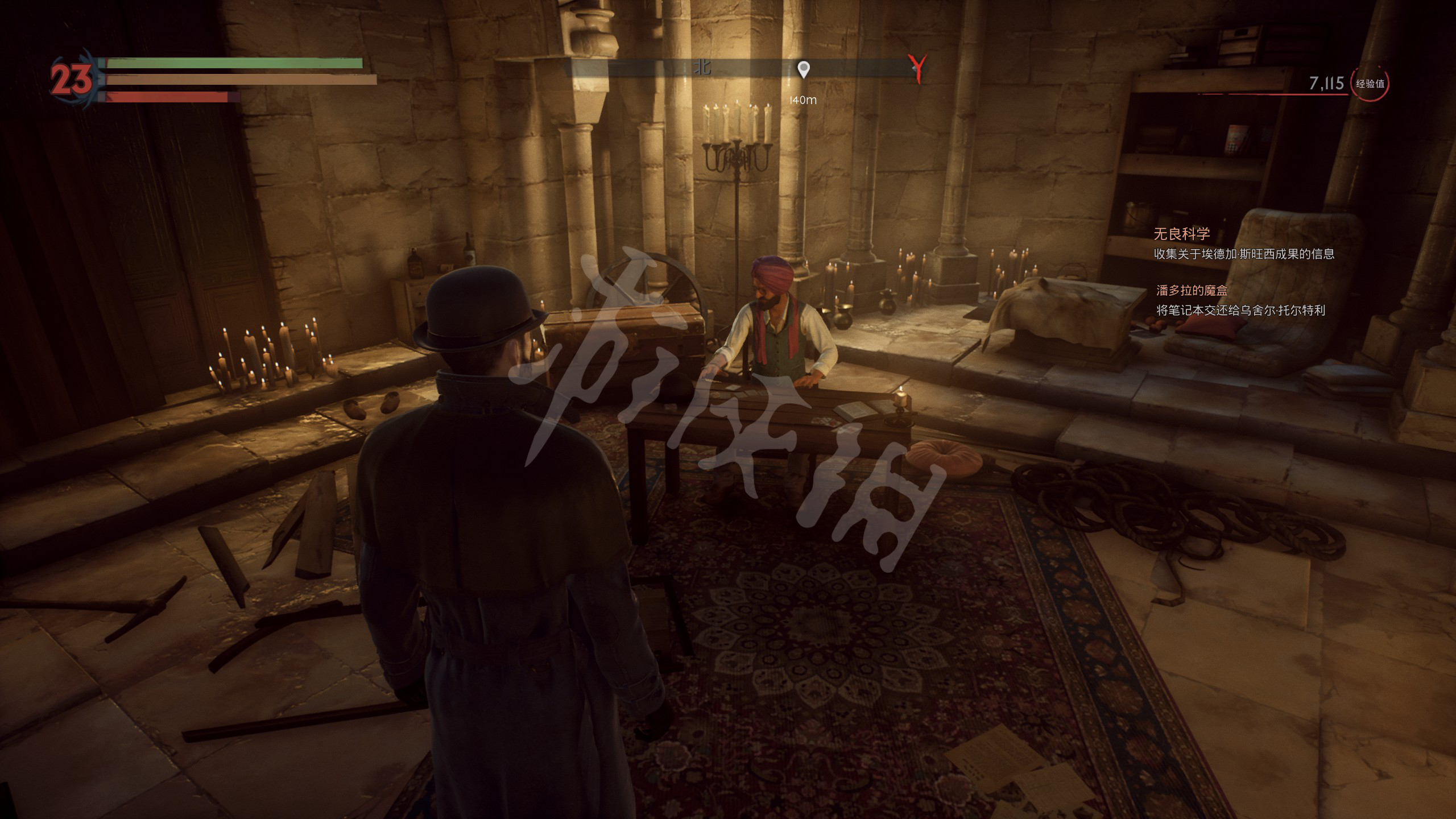Click the 北 north compass bar

[702, 68]
